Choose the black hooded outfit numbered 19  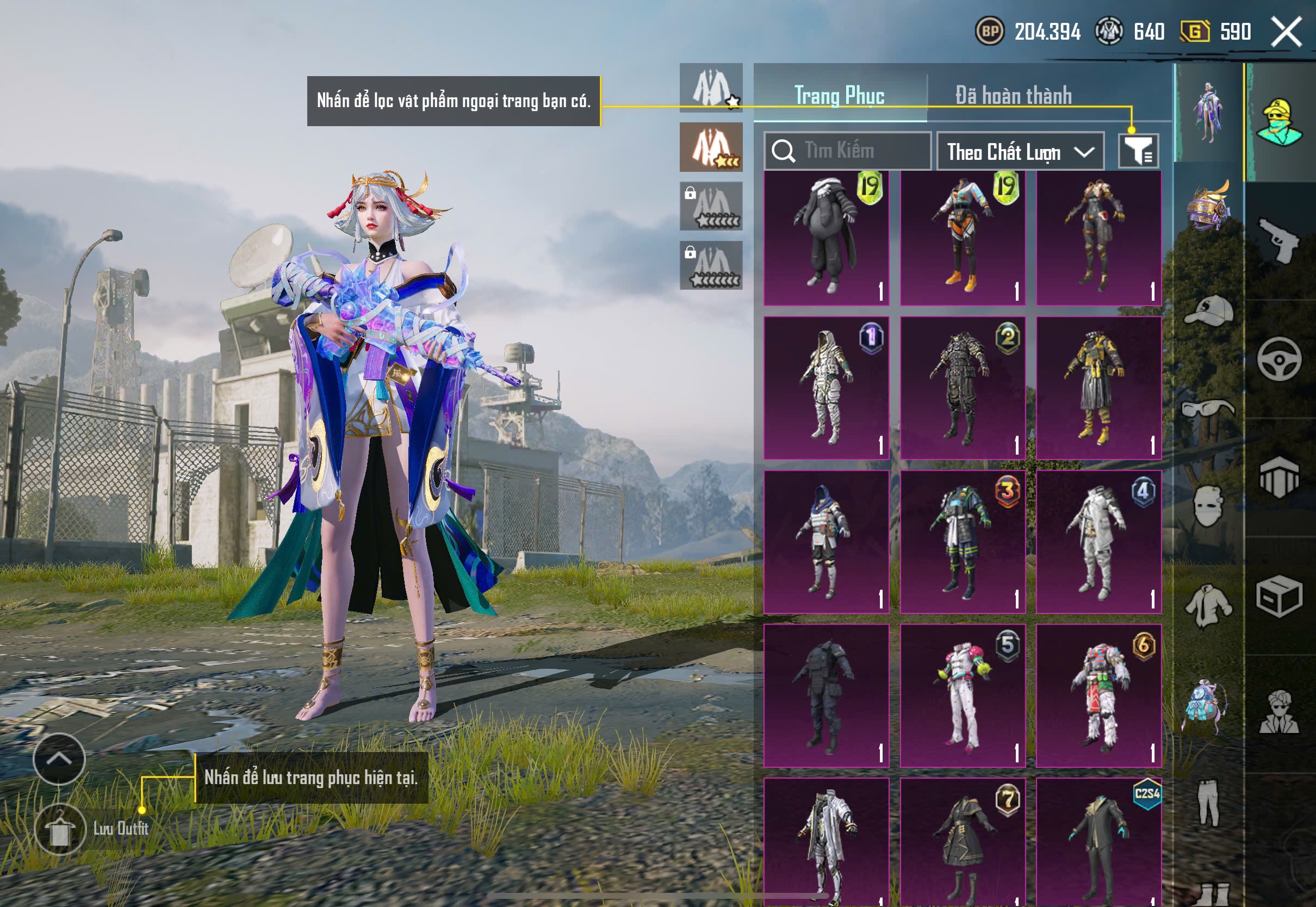[x=826, y=238]
